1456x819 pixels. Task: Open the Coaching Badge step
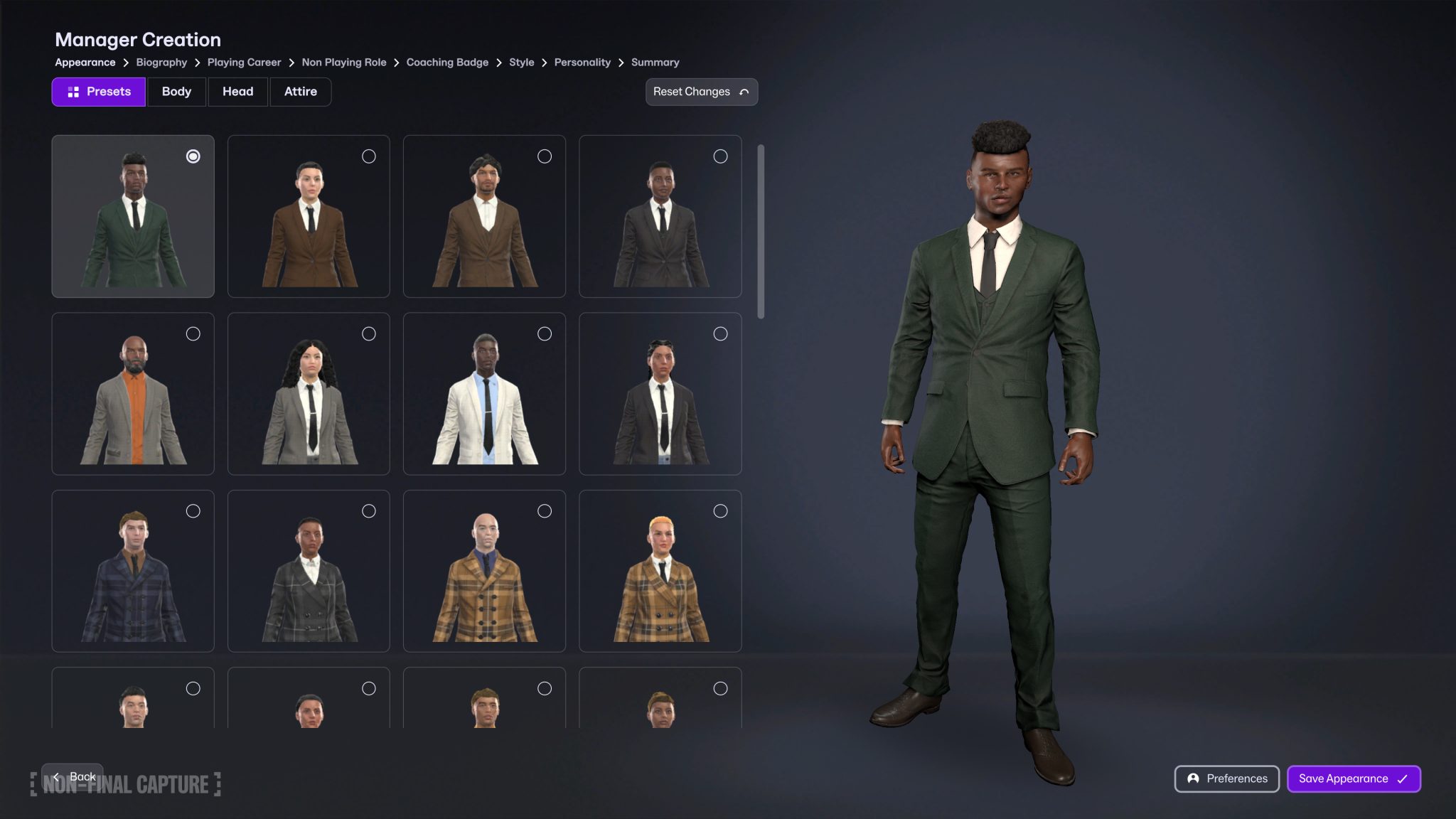point(447,62)
